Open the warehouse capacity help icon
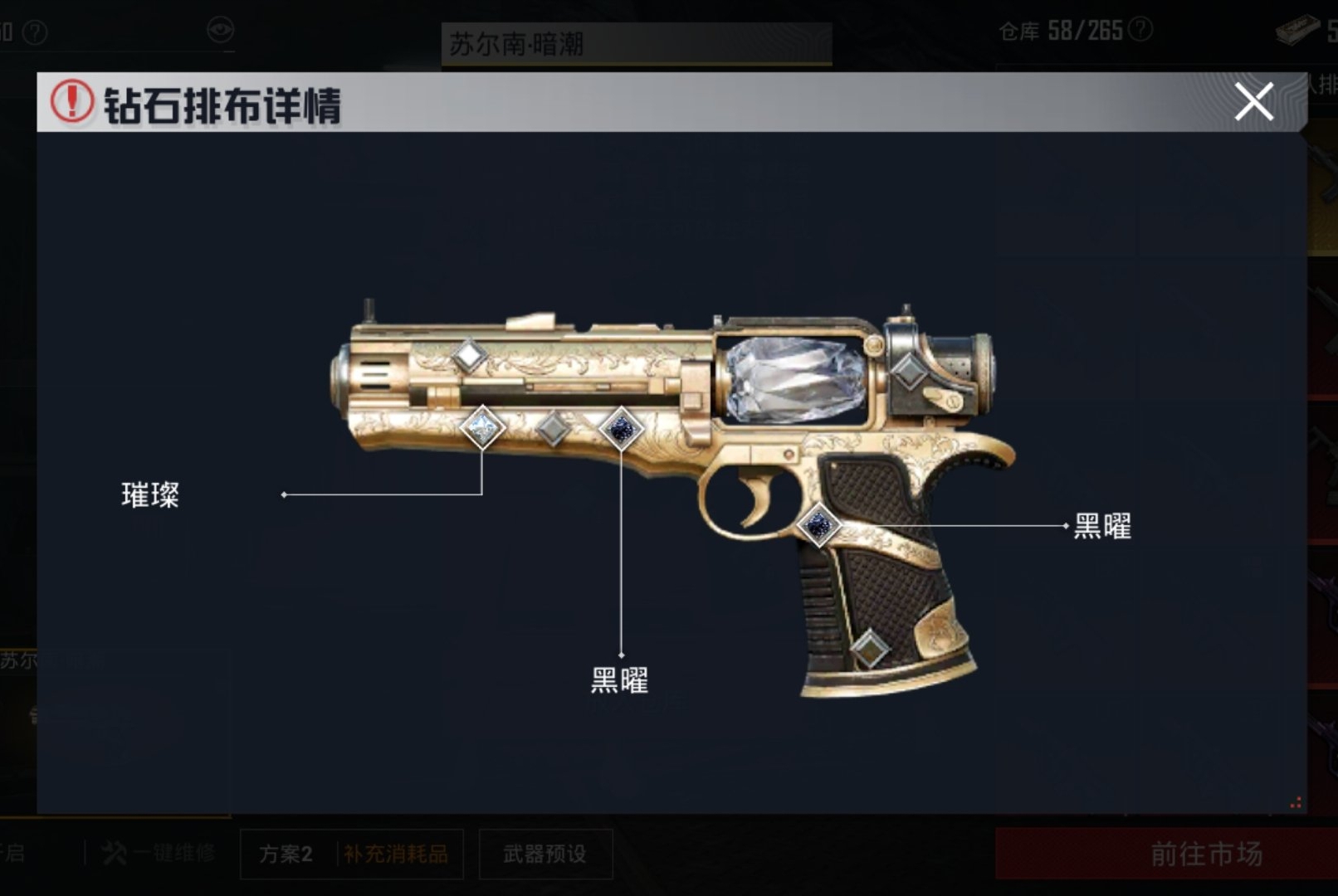The height and width of the screenshot is (896, 1338). click(1142, 31)
